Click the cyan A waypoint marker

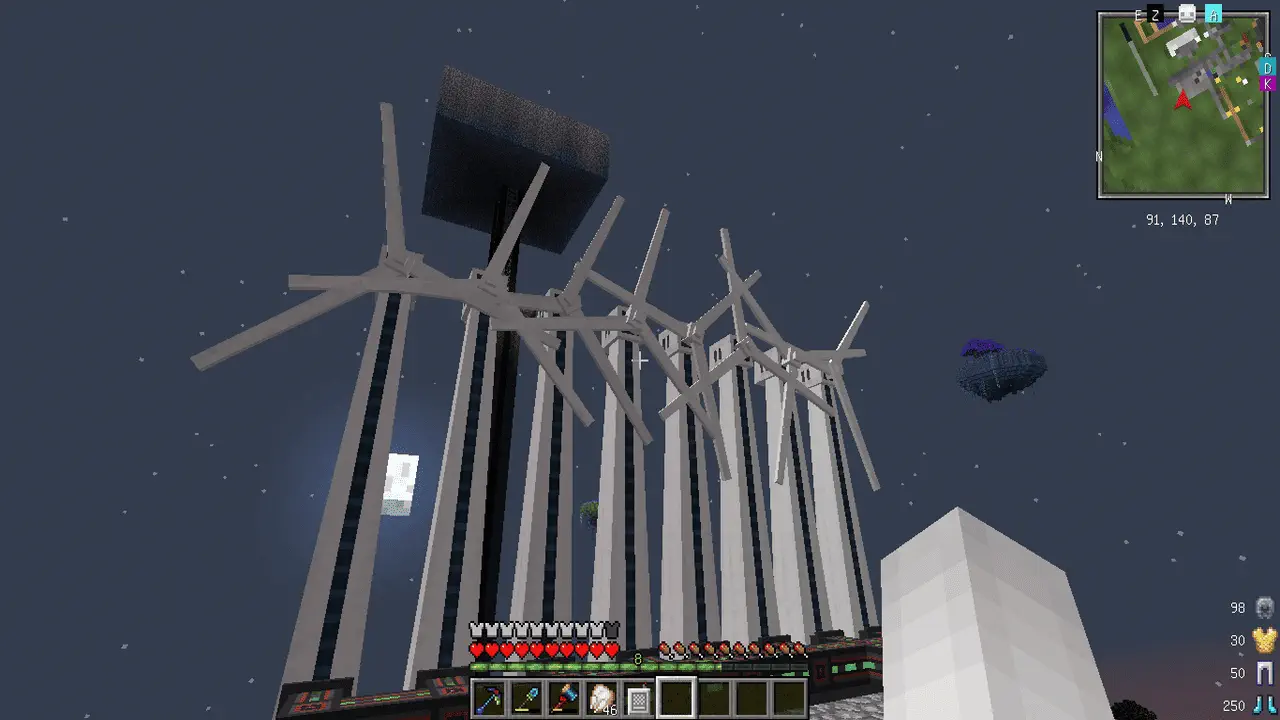[1213, 14]
